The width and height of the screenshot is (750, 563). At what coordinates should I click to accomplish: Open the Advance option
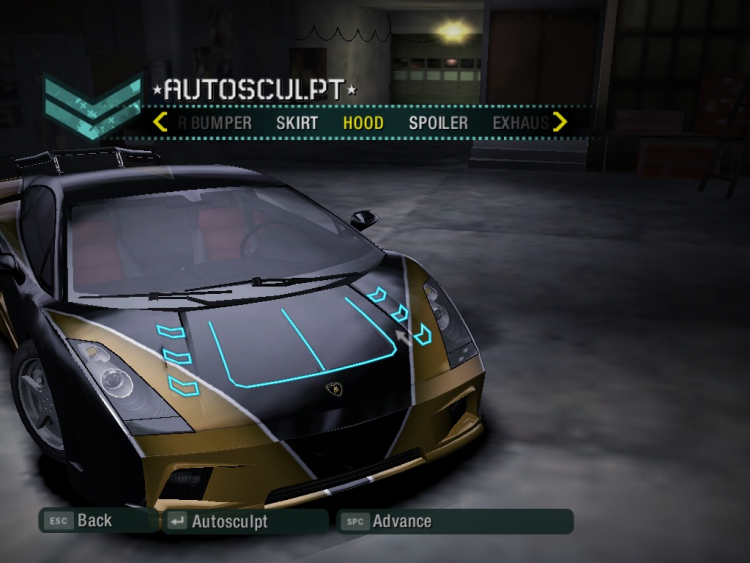pos(401,521)
